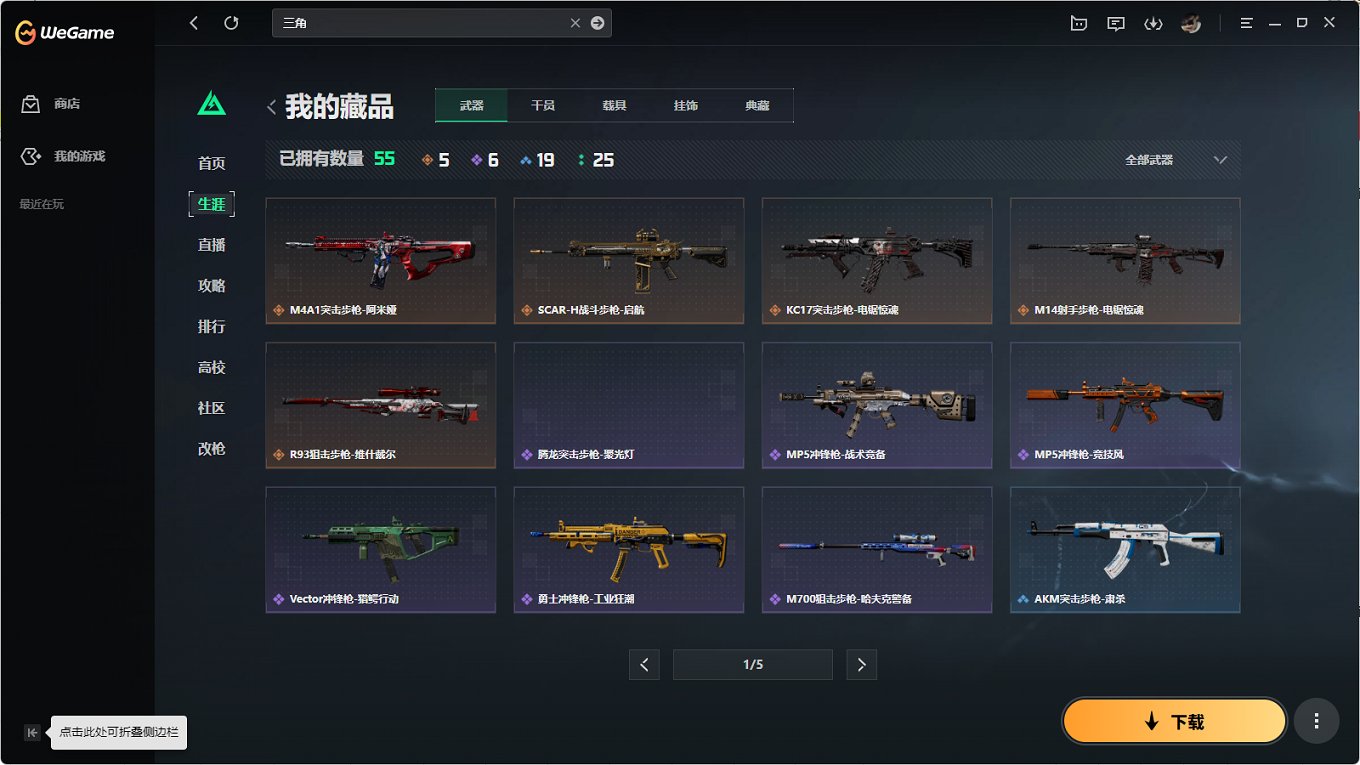Open the download manager icon
The image size is (1360, 765).
tap(1153, 22)
